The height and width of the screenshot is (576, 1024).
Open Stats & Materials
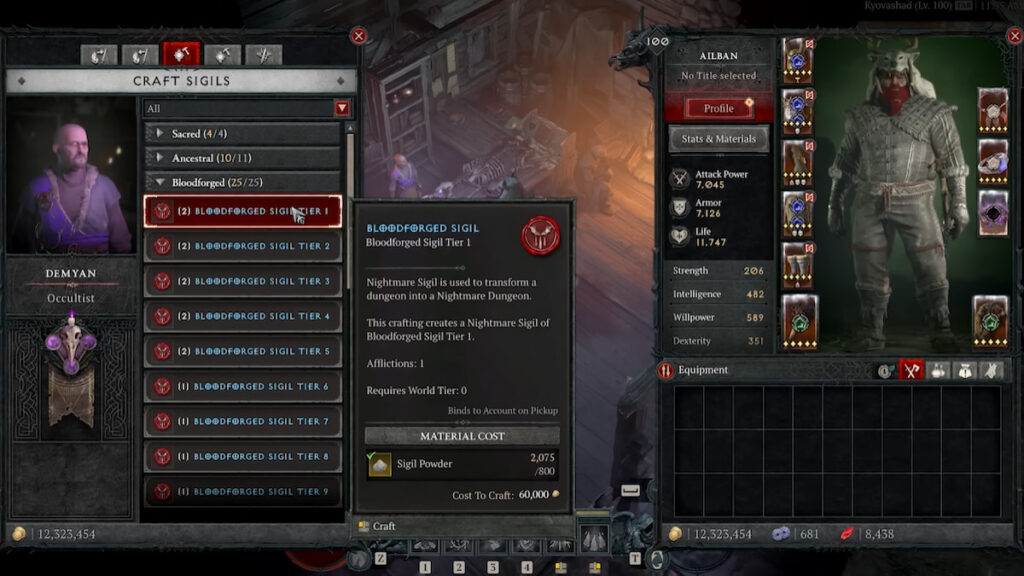tap(718, 139)
